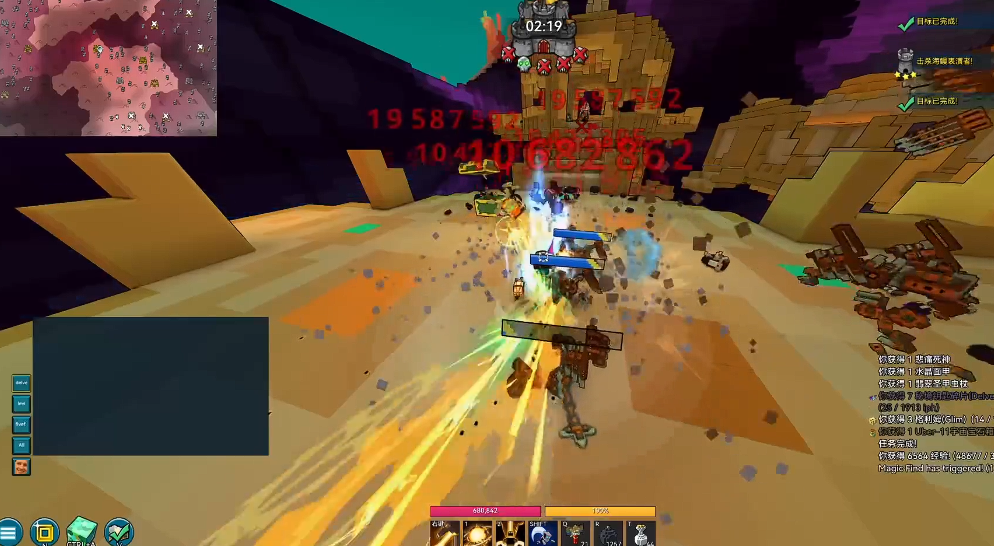This screenshot has width=994, height=546.
Task: Select the All chat tab
Action: [21, 445]
